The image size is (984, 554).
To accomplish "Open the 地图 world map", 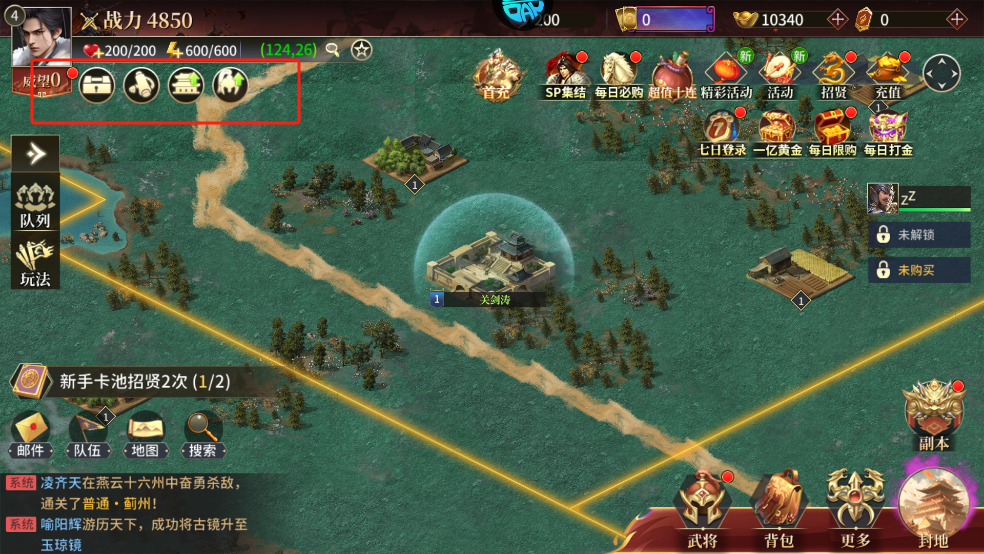I will coord(145,435).
